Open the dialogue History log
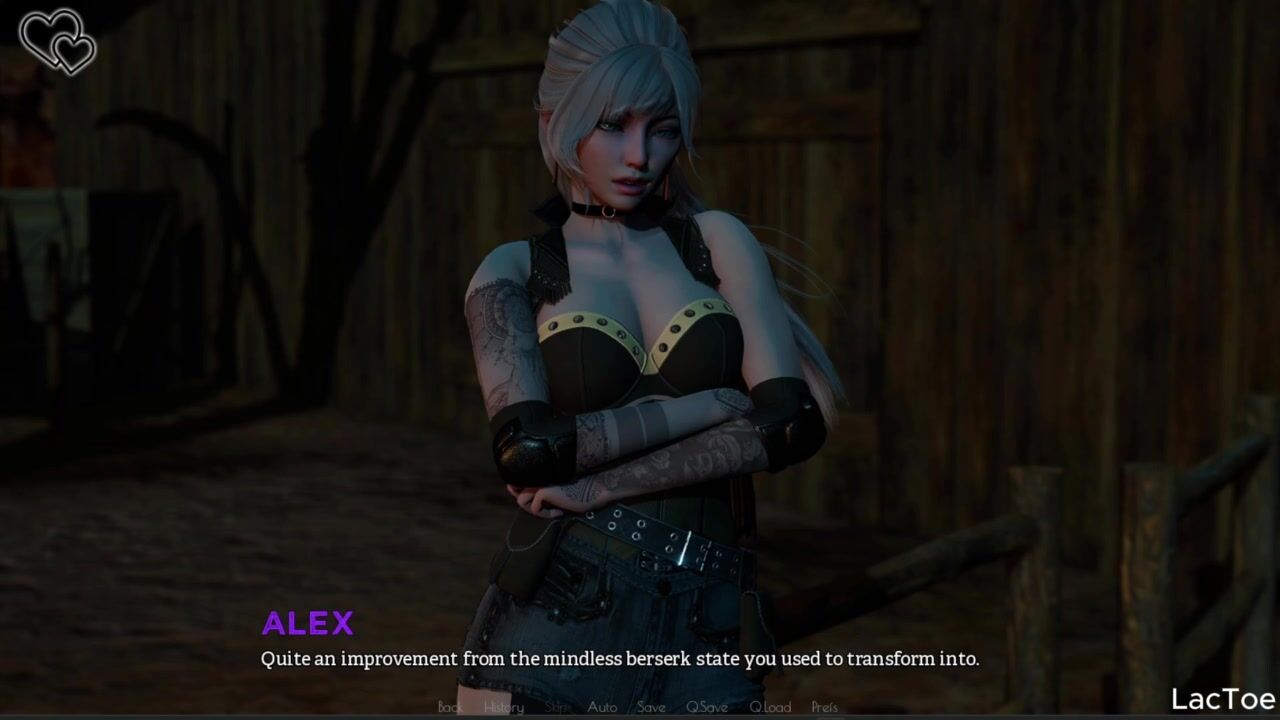 (x=503, y=707)
